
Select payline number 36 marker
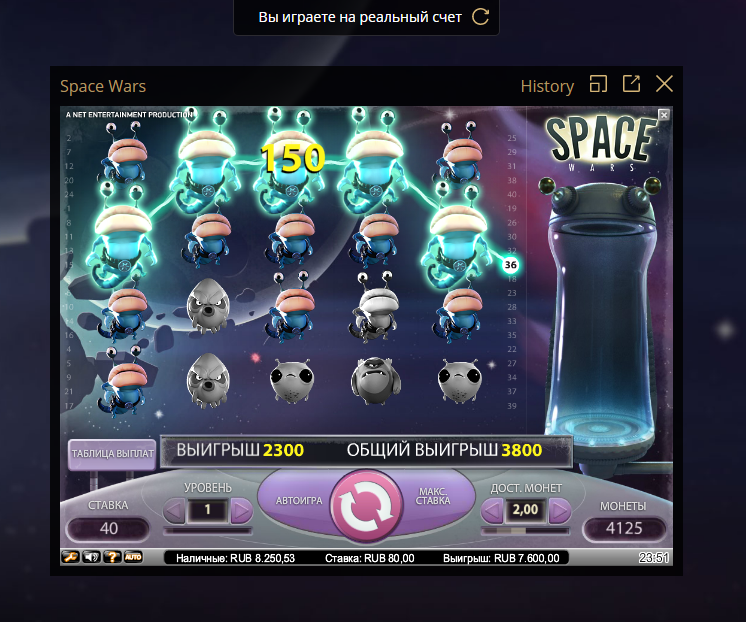click(510, 265)
